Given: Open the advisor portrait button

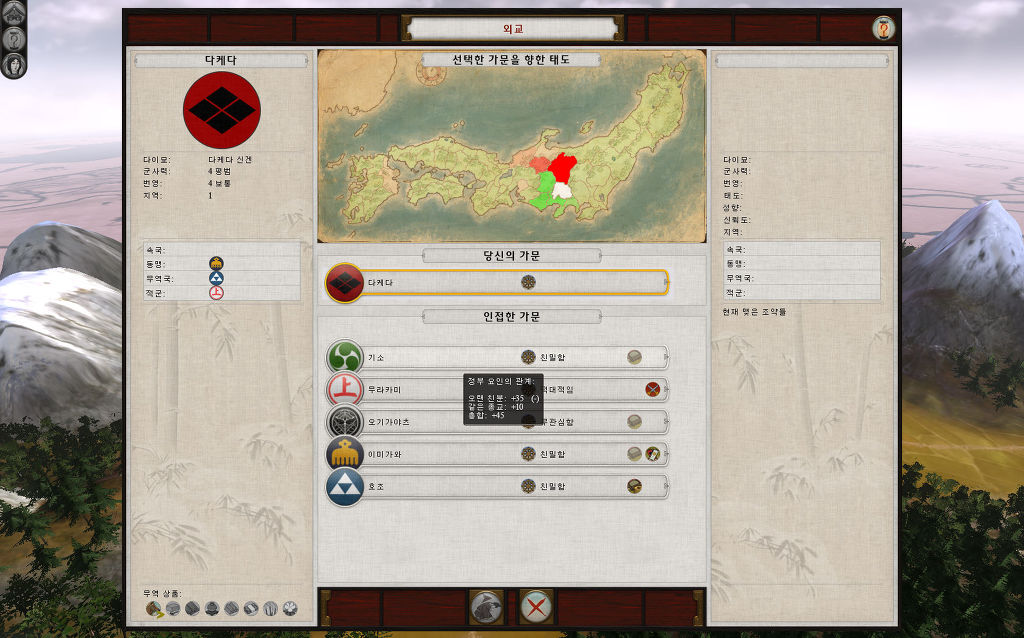Looking at the screenshot, I should pos(15,66).
